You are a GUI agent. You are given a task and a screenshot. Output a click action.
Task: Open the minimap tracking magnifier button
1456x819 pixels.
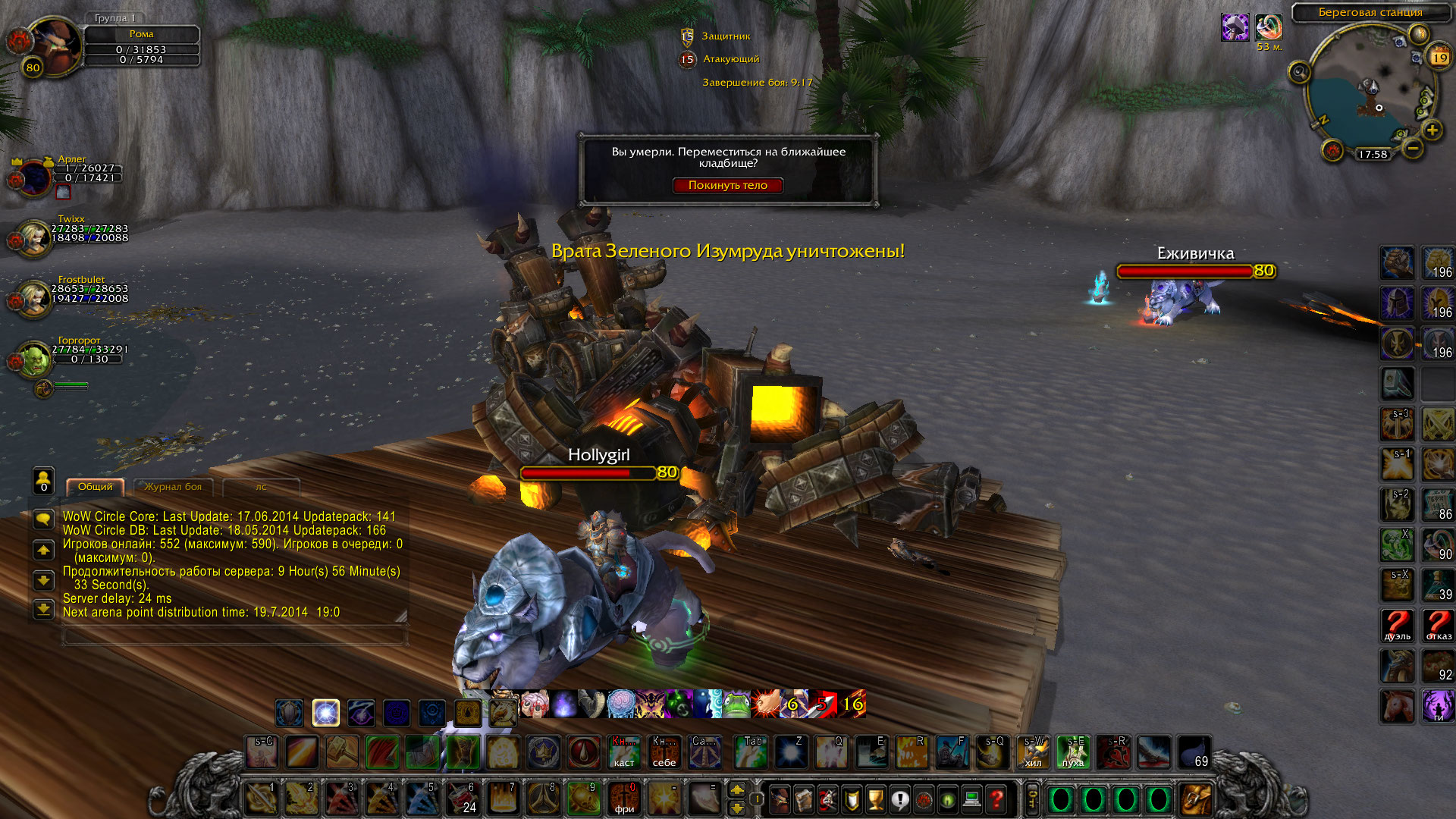coord(1299,73)
